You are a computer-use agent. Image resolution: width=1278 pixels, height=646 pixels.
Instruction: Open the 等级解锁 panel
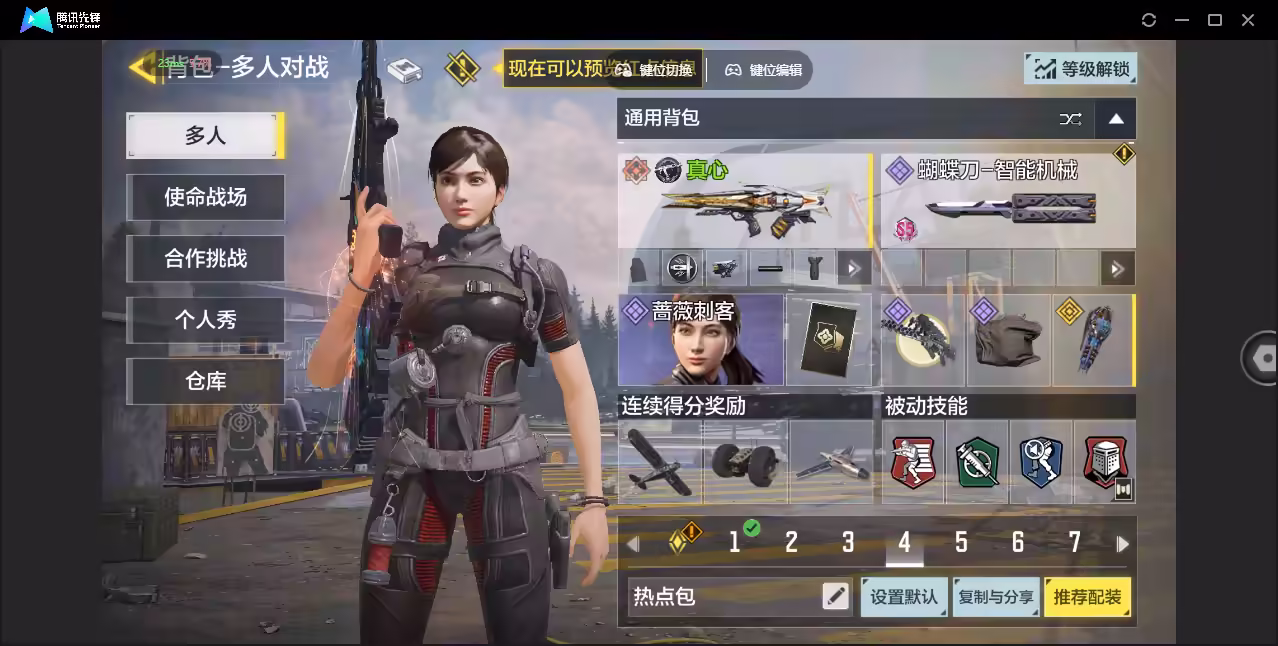coord(1081,68)
